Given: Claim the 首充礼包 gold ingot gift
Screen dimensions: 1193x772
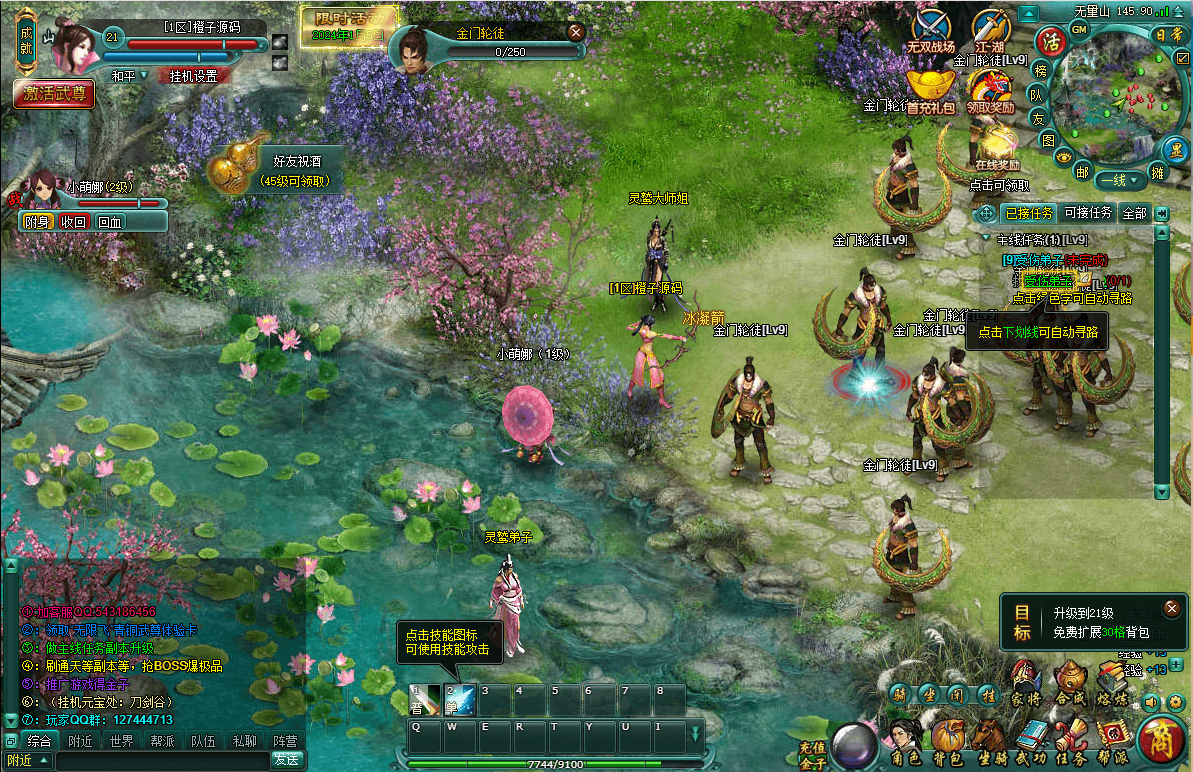Looking at the screenshot, I should pos(931,90).
